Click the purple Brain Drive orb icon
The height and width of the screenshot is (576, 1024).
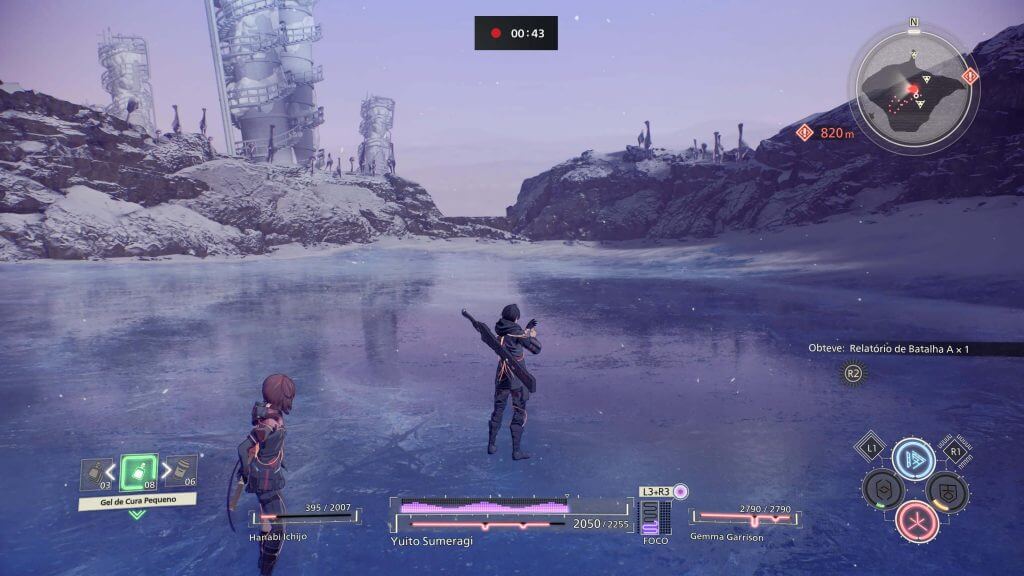[681, 492]
